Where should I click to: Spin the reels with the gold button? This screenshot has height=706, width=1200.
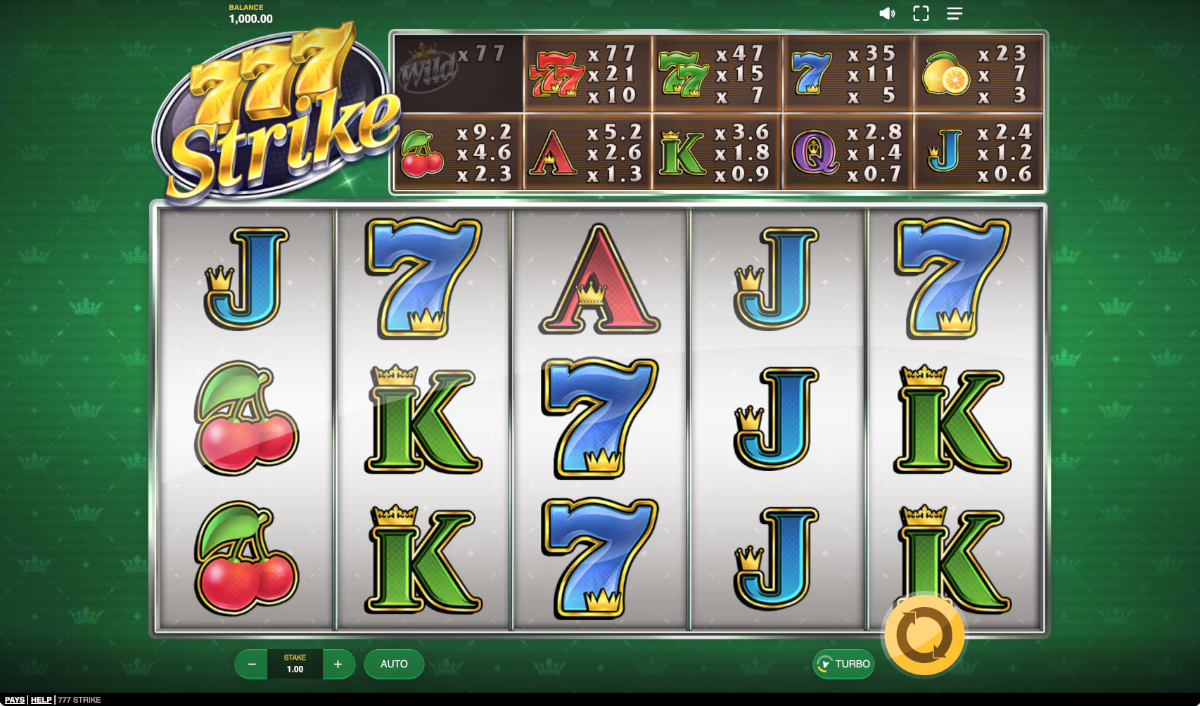924,635
